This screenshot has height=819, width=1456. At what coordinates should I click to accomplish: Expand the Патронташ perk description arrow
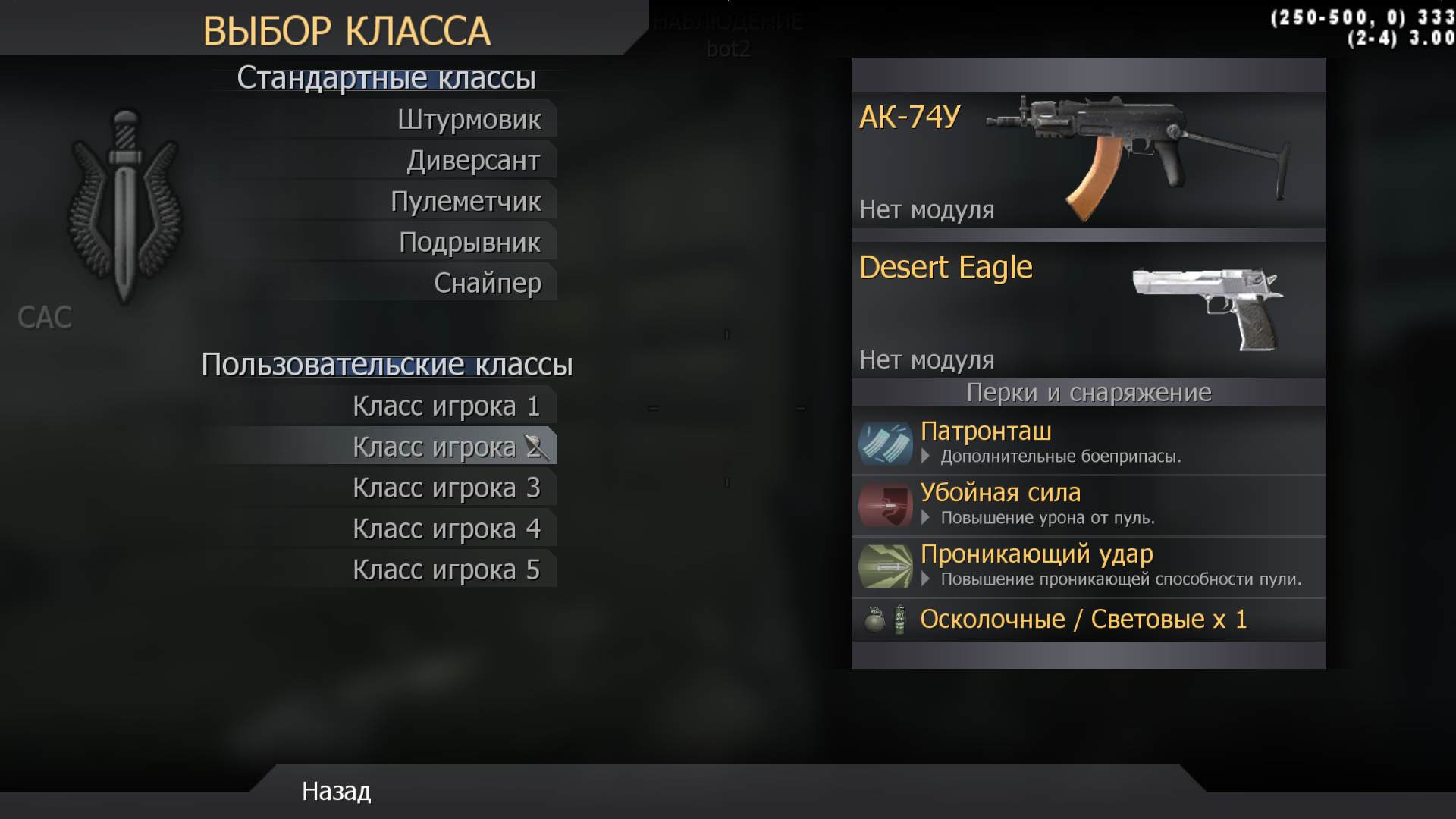926,457
